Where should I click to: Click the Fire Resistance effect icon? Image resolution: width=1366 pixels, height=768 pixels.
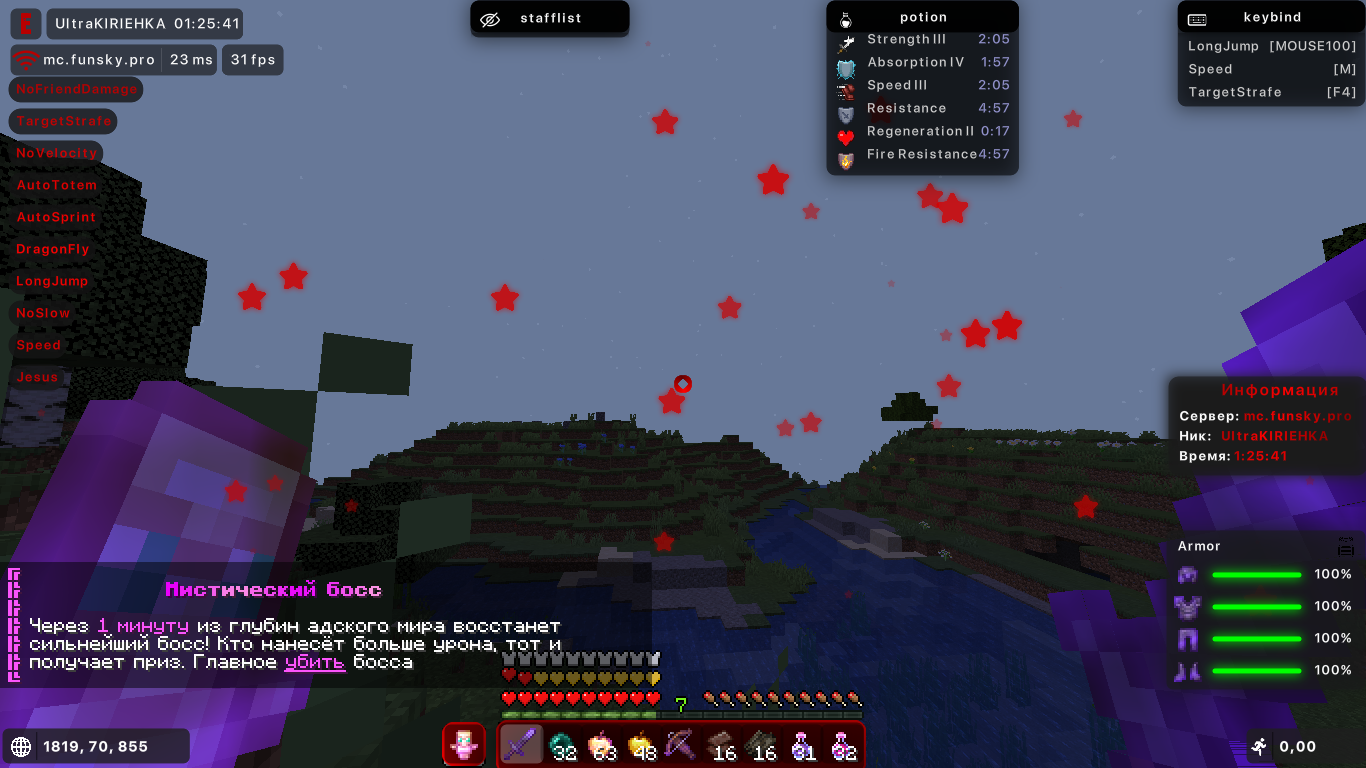(846, 154)
